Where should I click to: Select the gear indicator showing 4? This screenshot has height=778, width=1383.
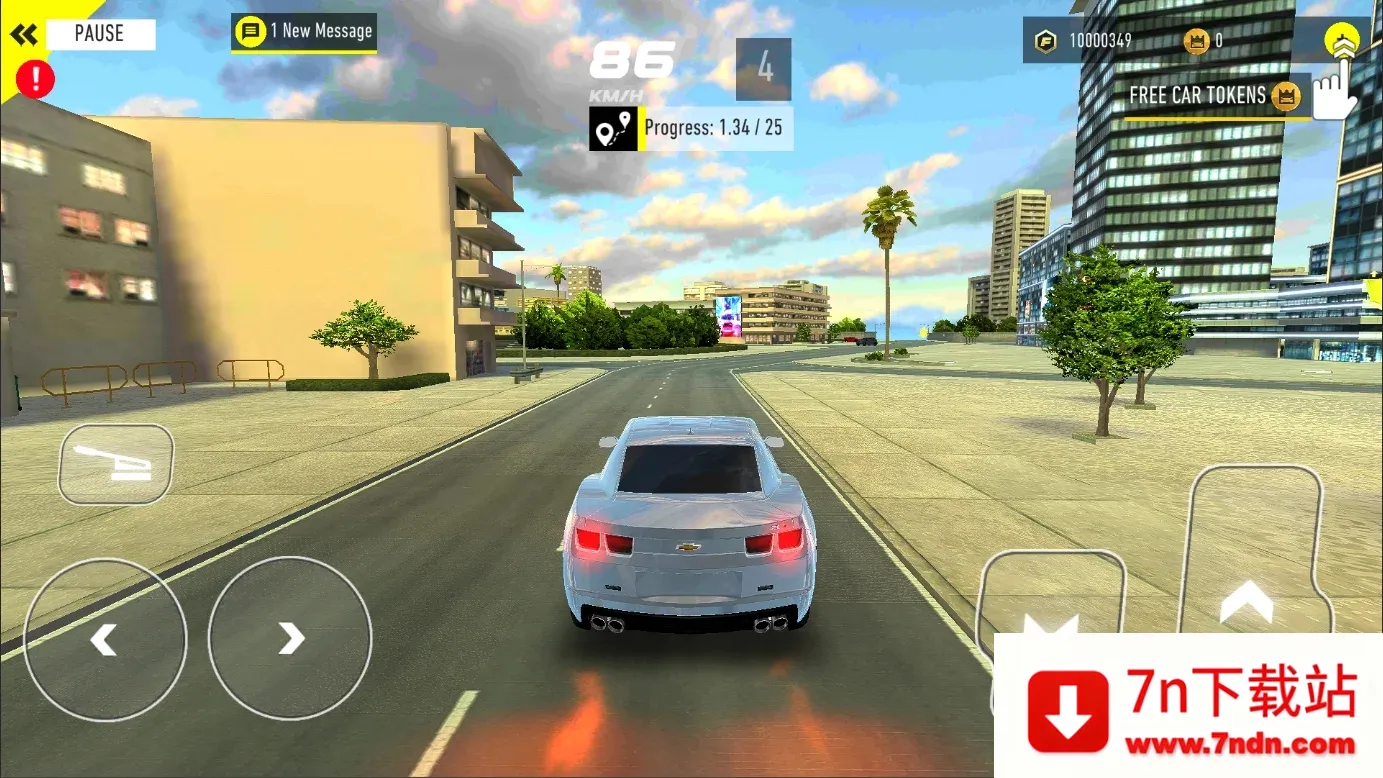click(x=762, y=70)
